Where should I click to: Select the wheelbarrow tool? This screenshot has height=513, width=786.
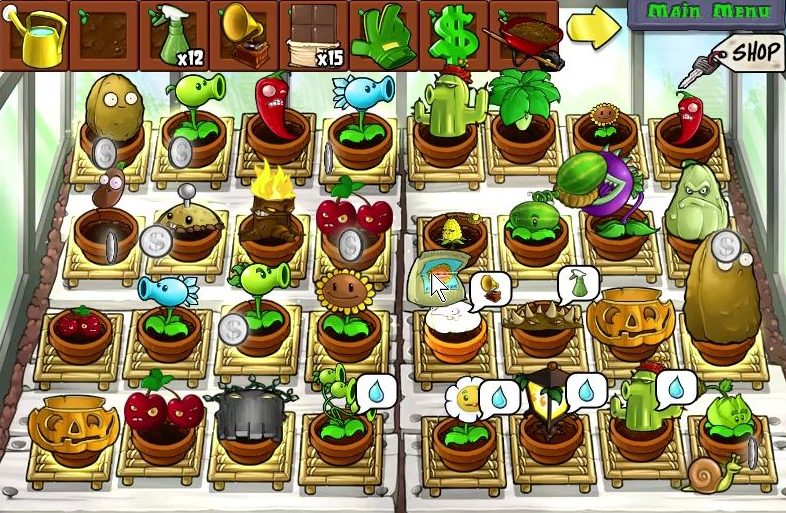point(522,35)
